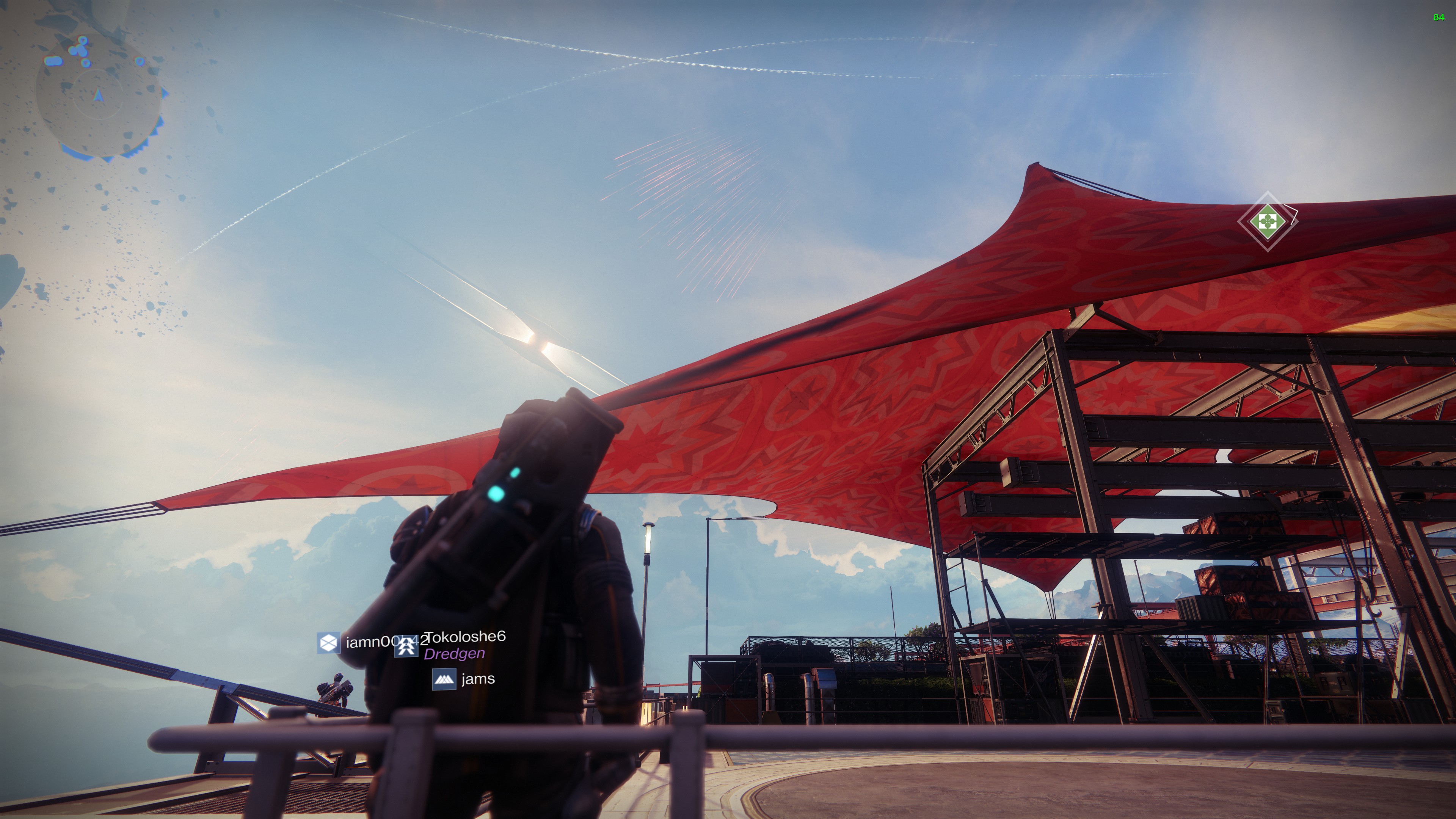Screen dimensions: 1456x819
Task: Select the hexagon emblem beside iamn00 nameplate
Action: tap(328, 643)
